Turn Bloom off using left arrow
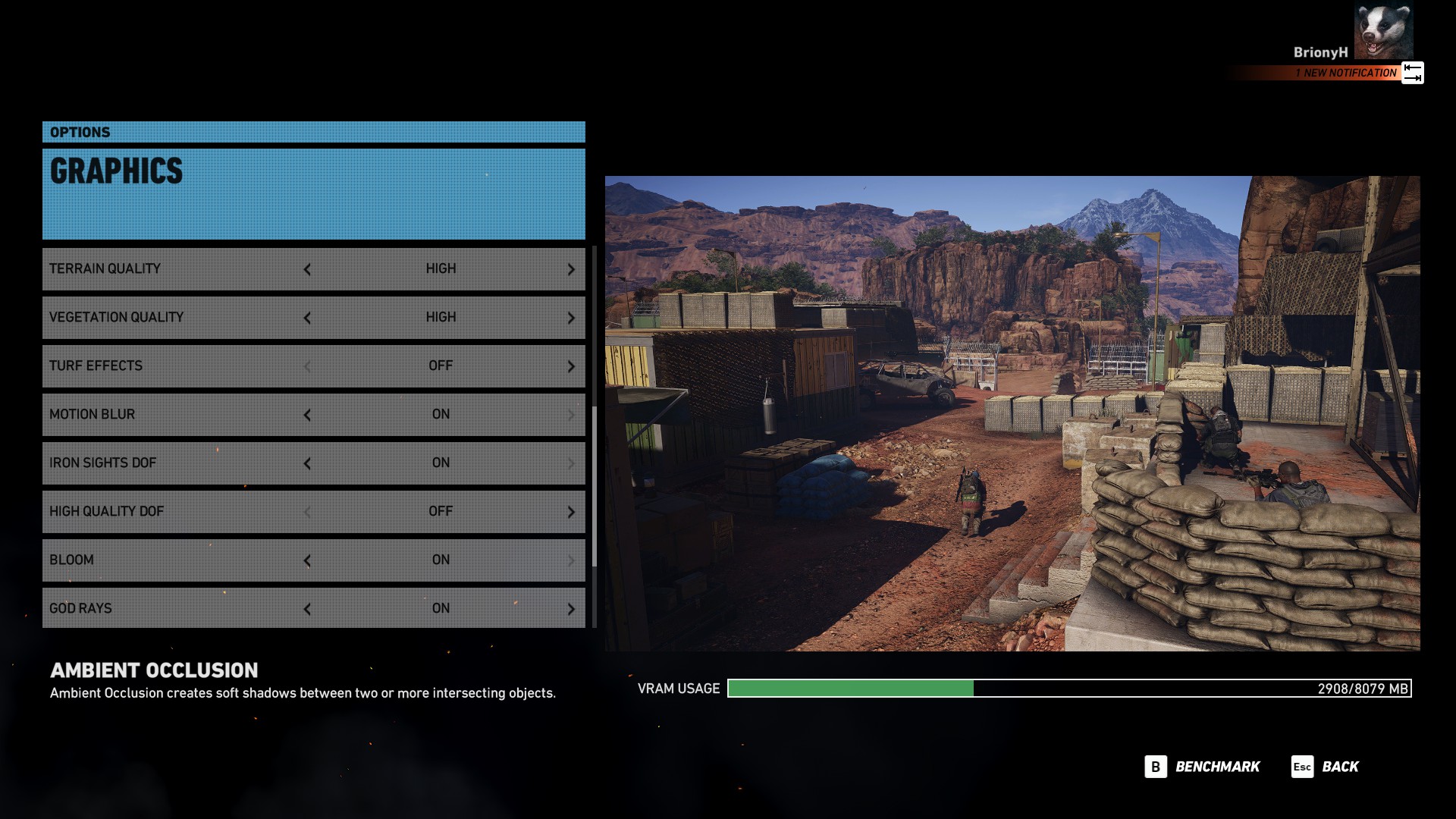Image resolution: width=1456 pixels, height=819 pixels. pos(307,560)
